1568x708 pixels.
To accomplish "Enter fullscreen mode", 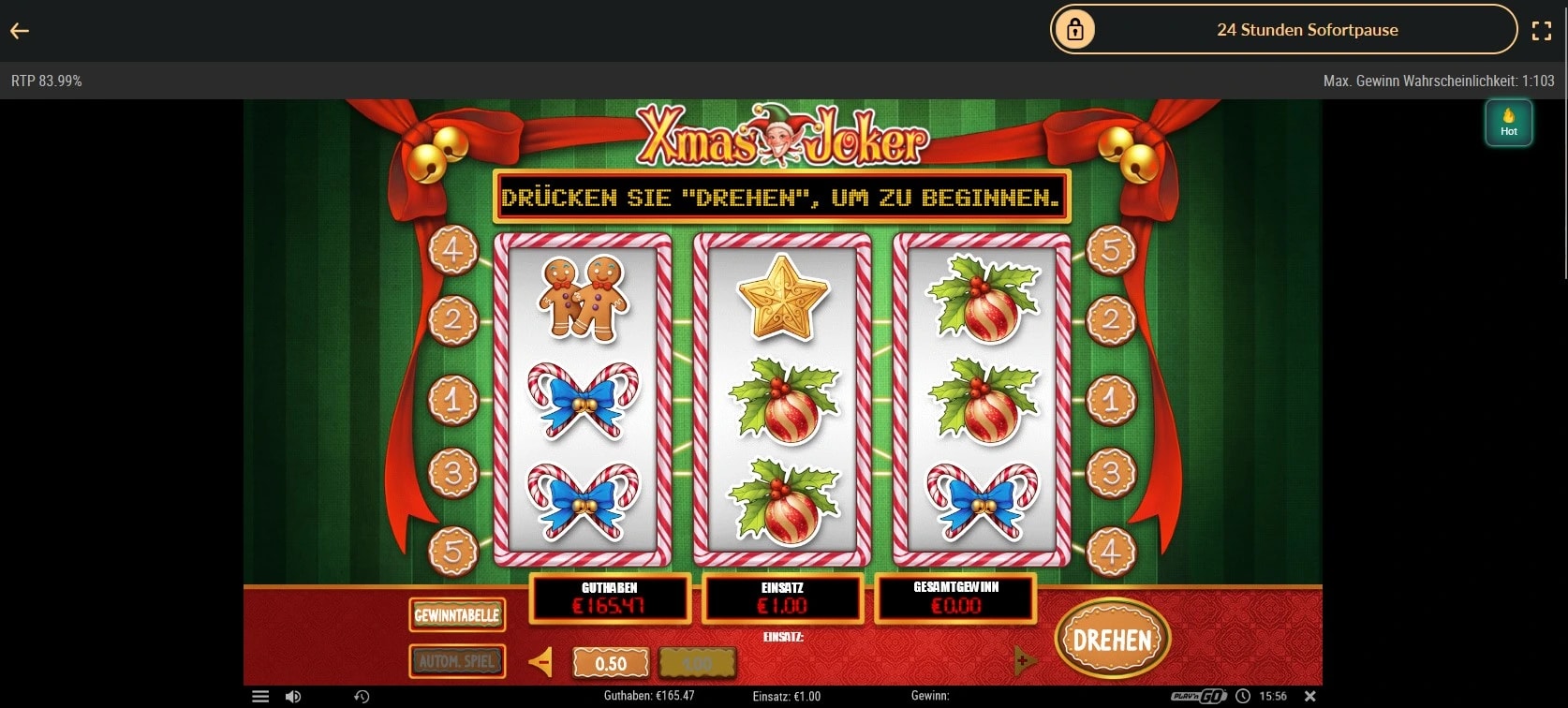I will pyautogui.click(x=1542, y=31).
